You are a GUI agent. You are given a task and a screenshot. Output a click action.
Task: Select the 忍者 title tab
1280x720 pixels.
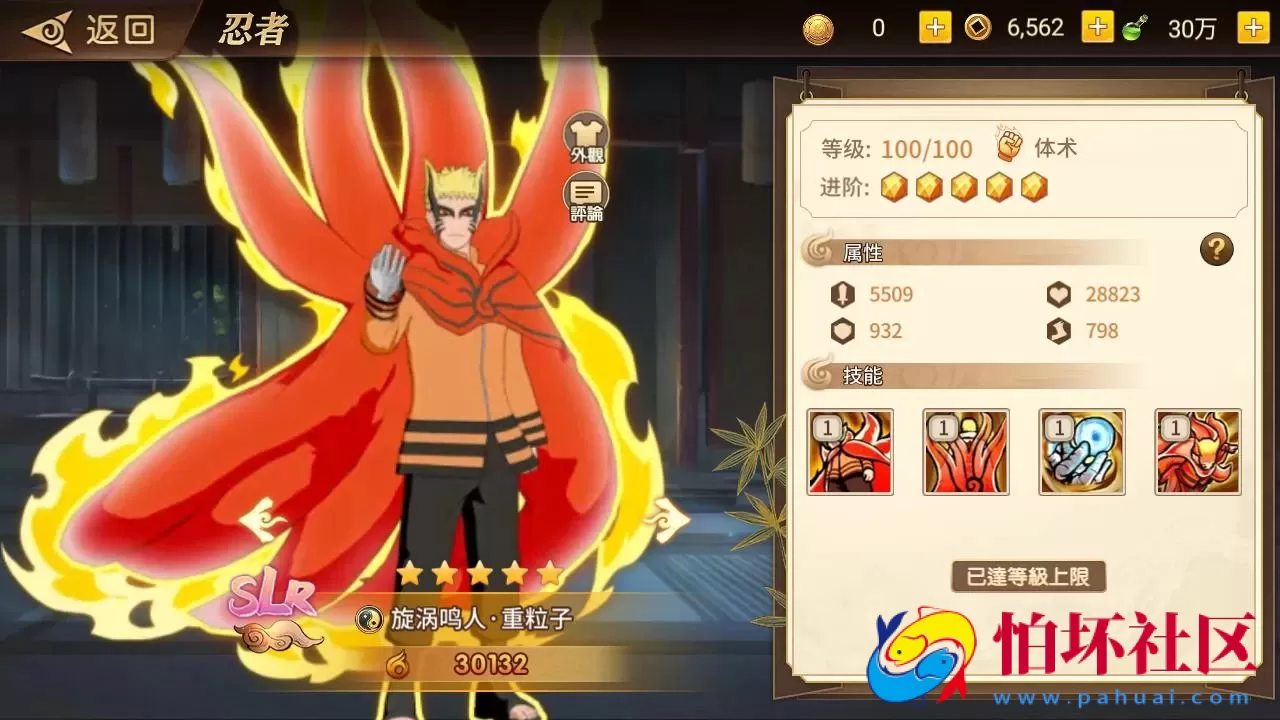[x=253, y=29]
